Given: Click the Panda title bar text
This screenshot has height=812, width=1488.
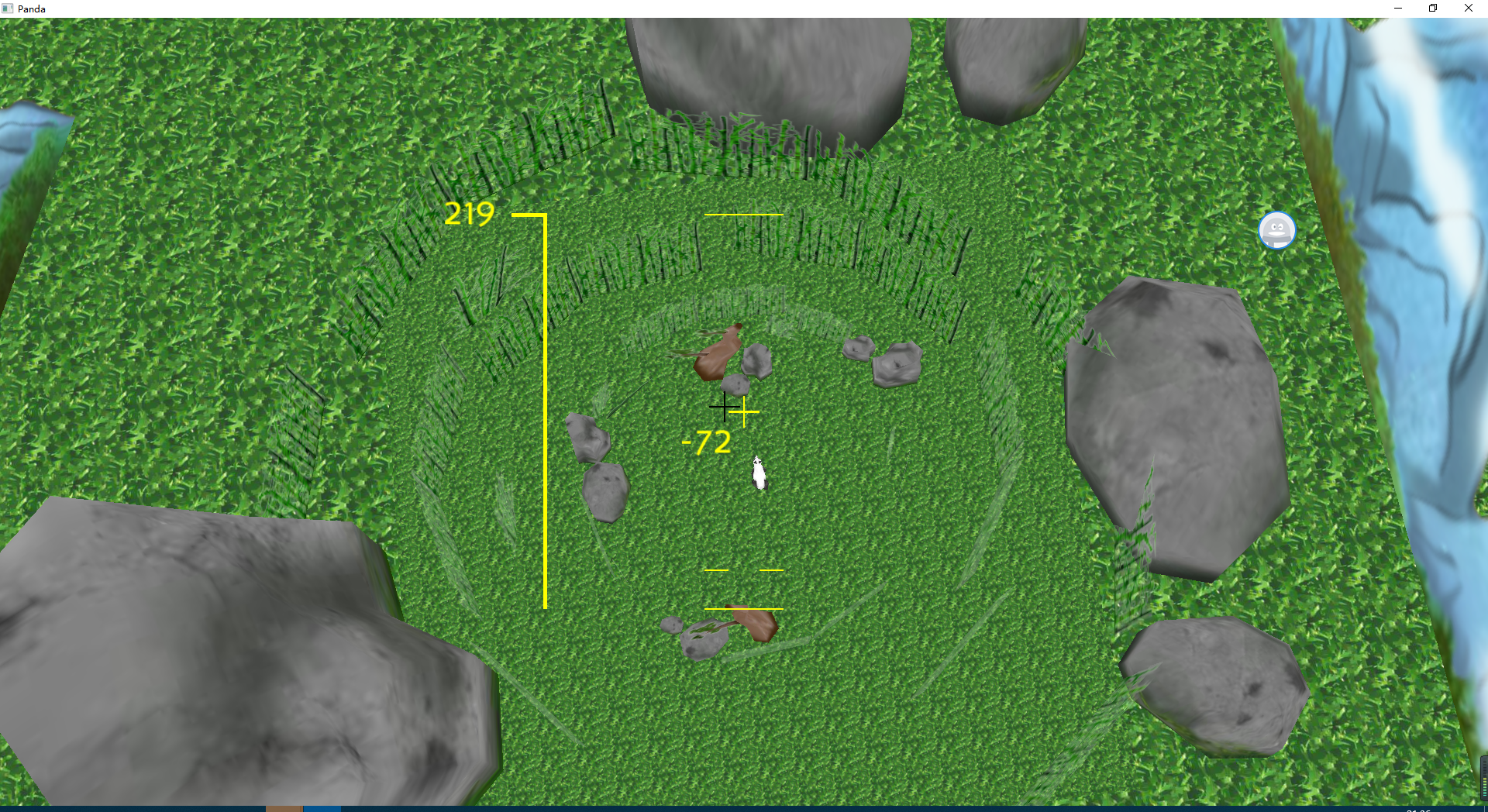Looking at the screenshot, I should (32, 9).
